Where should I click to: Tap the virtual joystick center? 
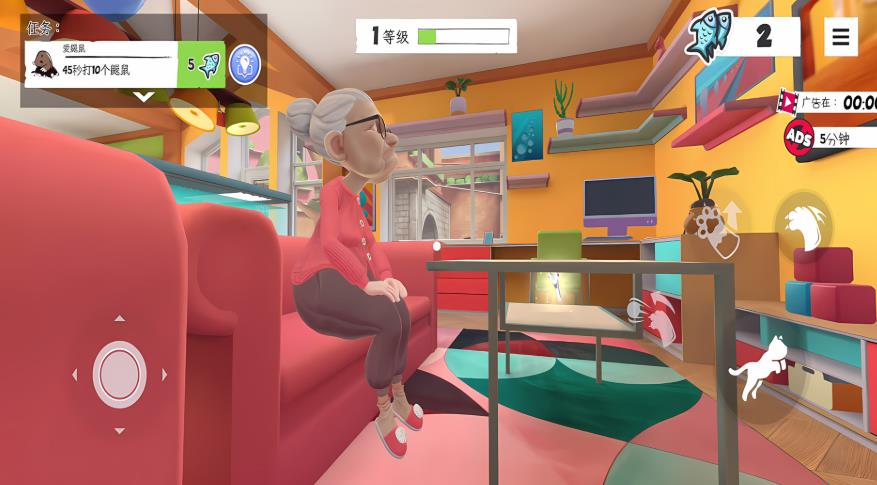119,374
